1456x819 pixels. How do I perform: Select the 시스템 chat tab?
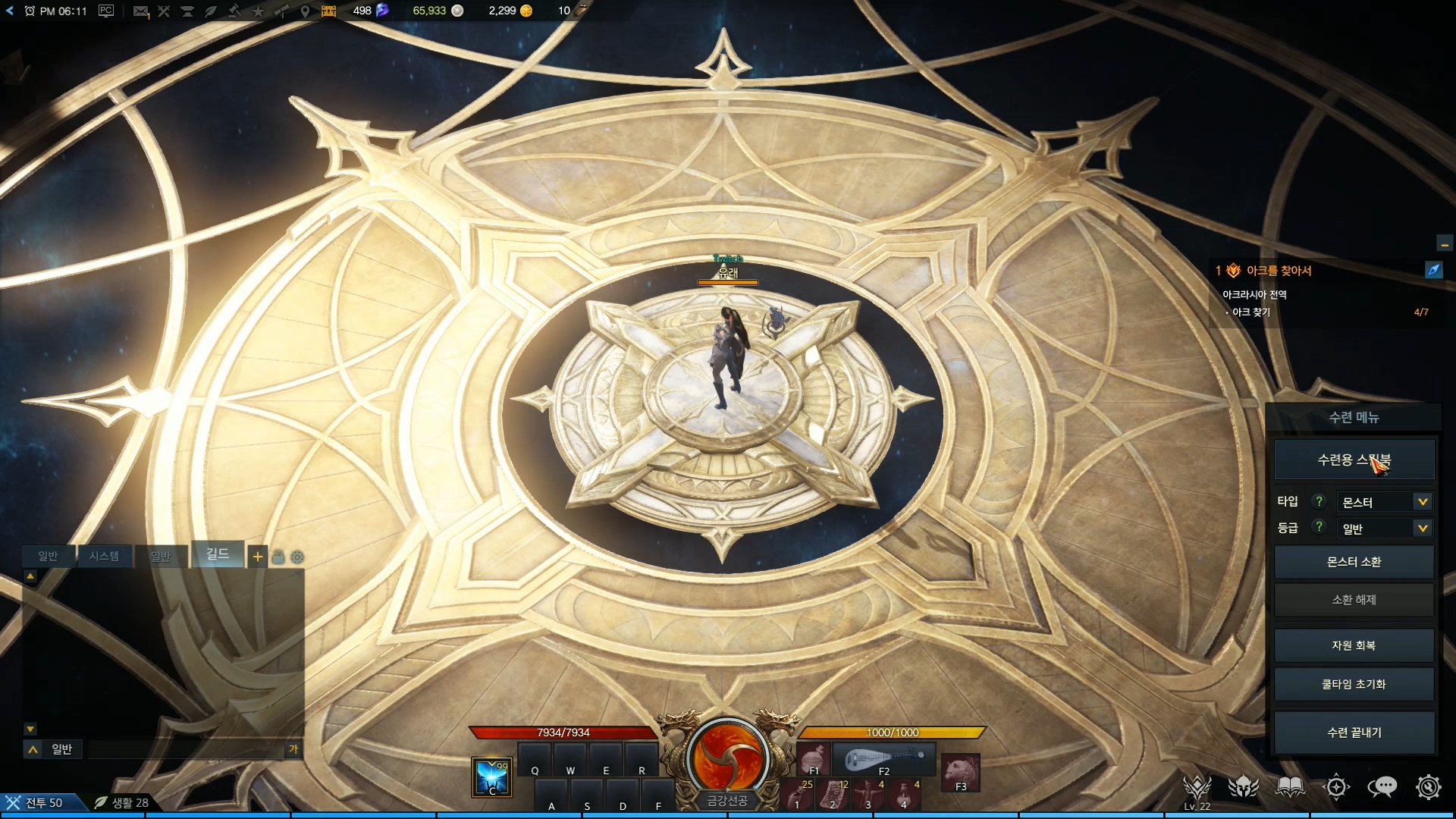point(104,557)
